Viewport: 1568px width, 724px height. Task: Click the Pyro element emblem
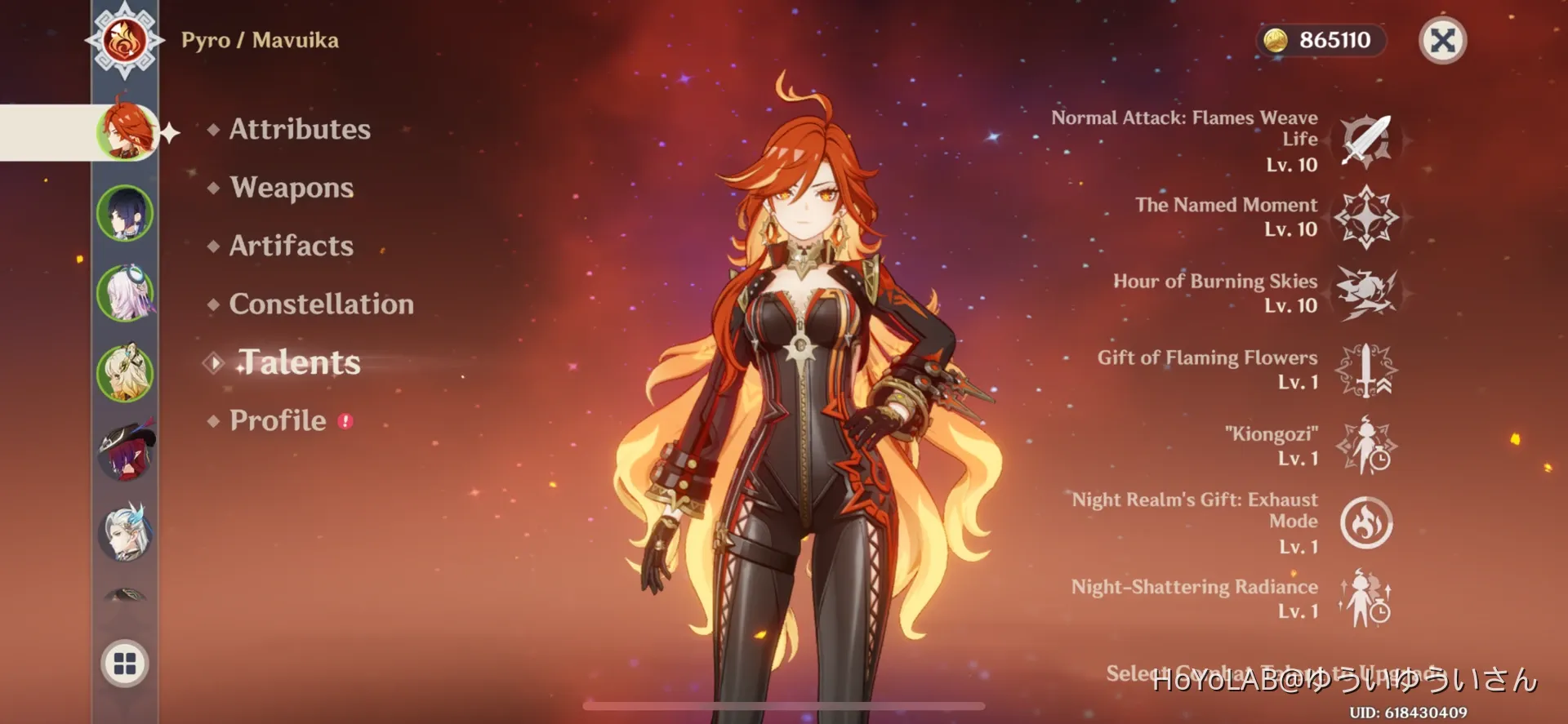(x=124, y=39)
